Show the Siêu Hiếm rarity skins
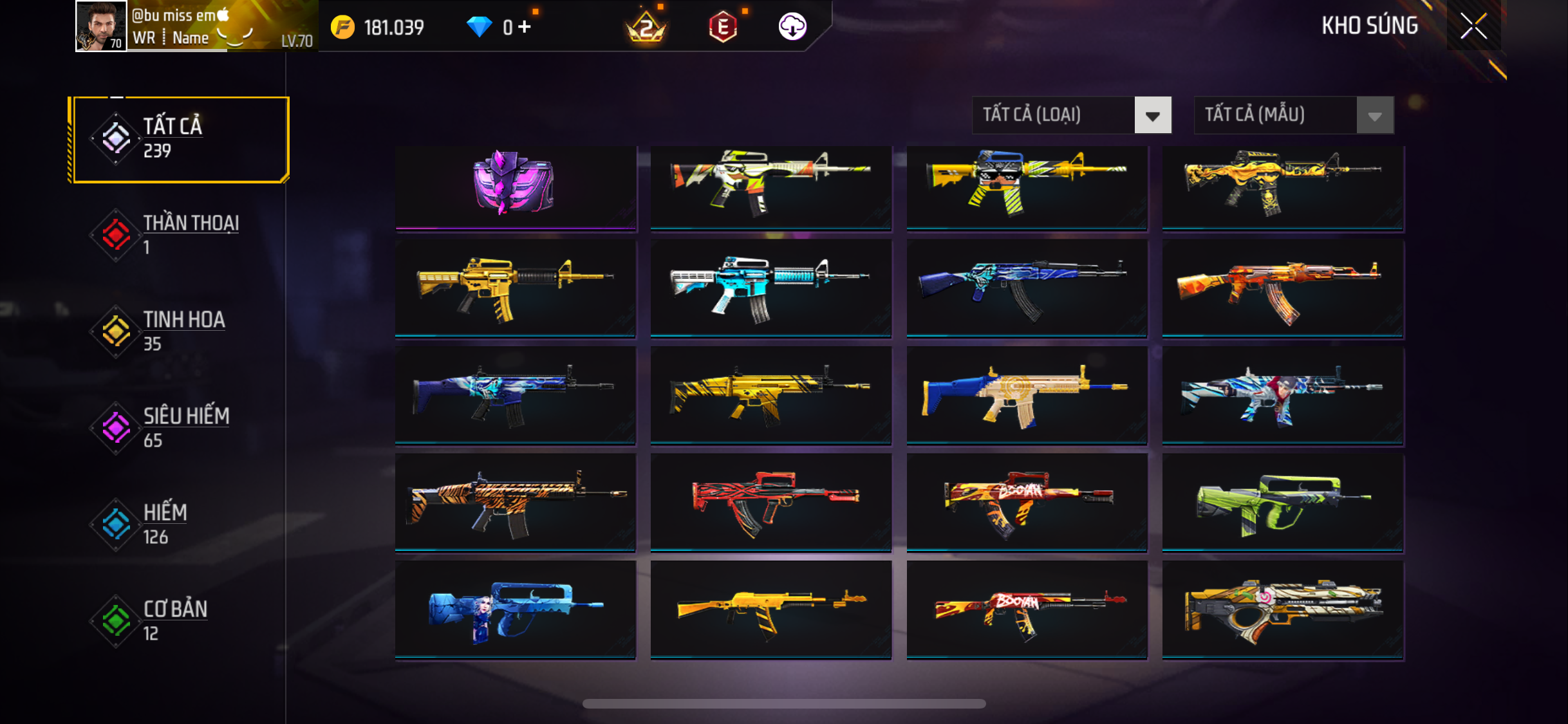This screenshot has width=1568, height=724. tap(180, 428)
